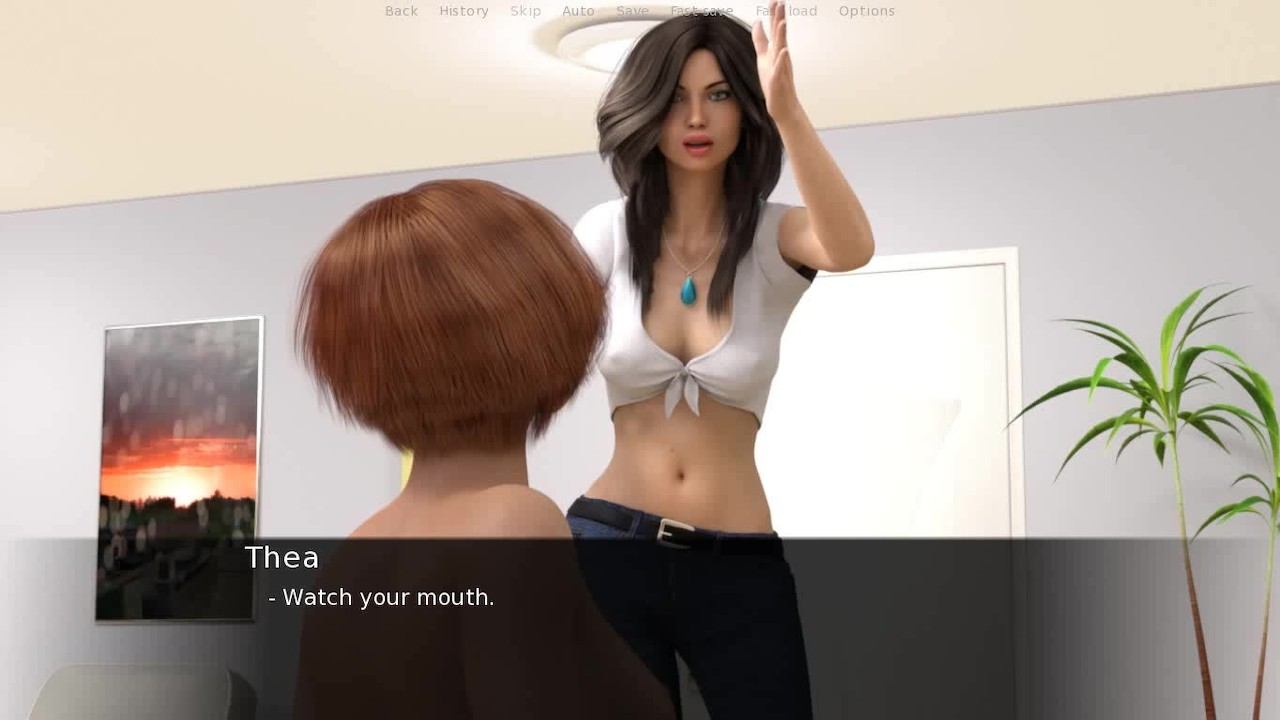Click Back to rewind the dialogue
Viewport: 1280px width, 720px height.
400,11
